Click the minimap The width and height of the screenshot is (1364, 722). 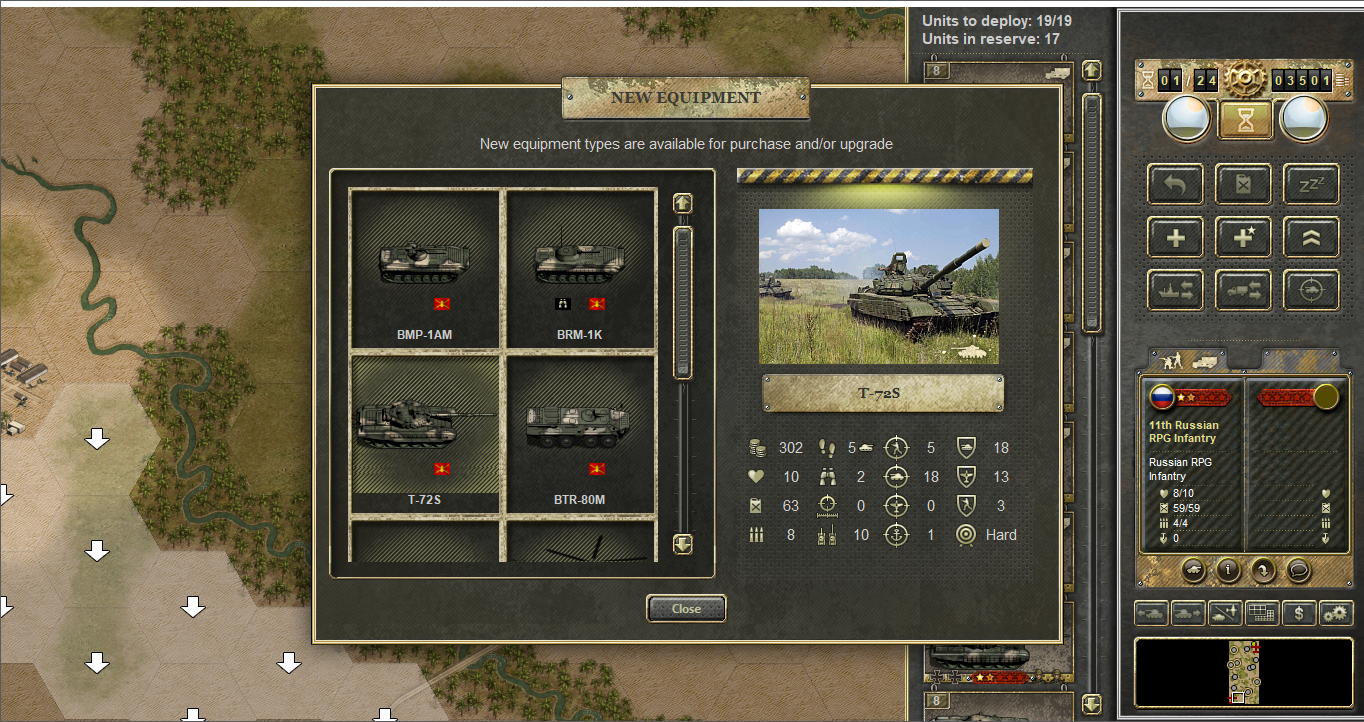(1245, 673)
